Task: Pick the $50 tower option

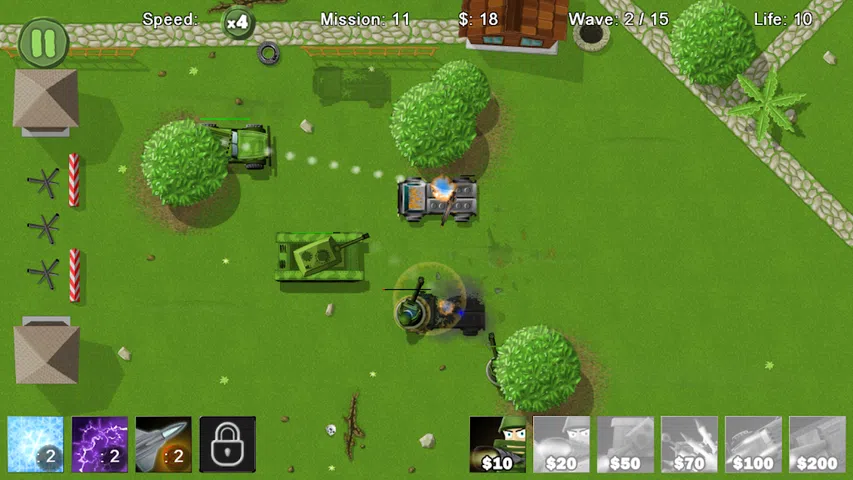Action: [625, 444]
